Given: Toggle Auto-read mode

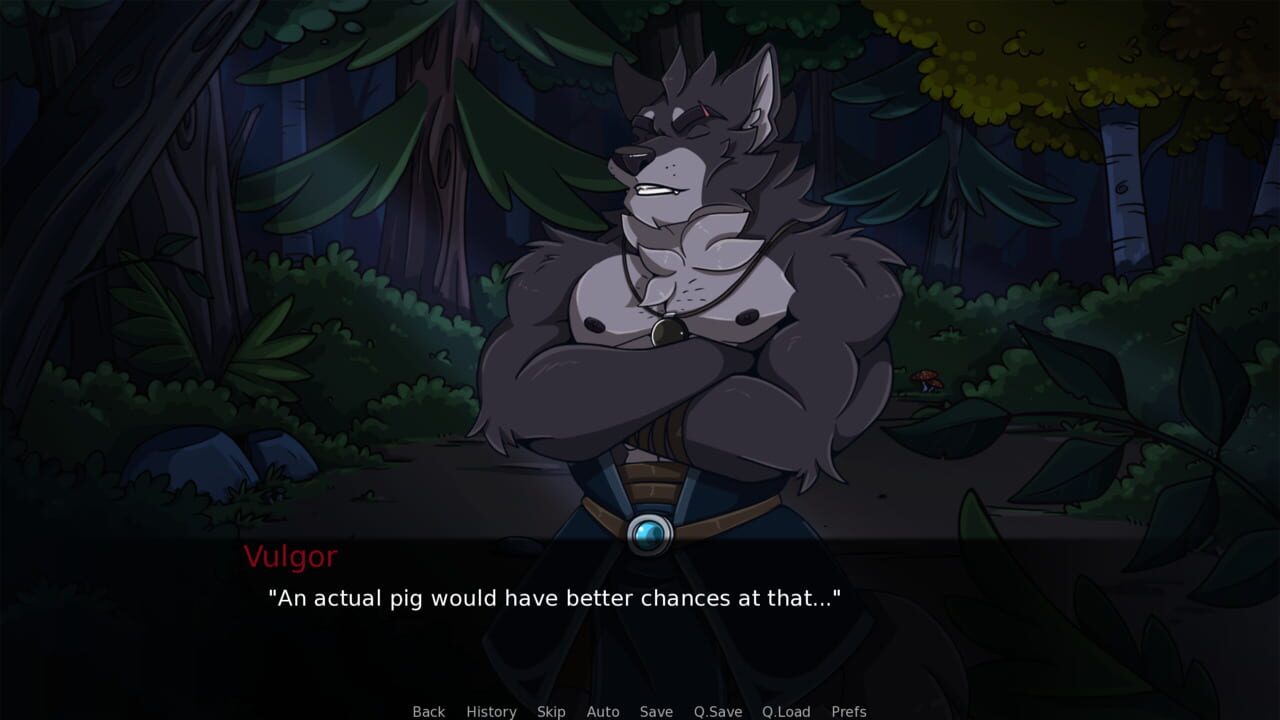Looking at the screenshot, I should (603, 712).
